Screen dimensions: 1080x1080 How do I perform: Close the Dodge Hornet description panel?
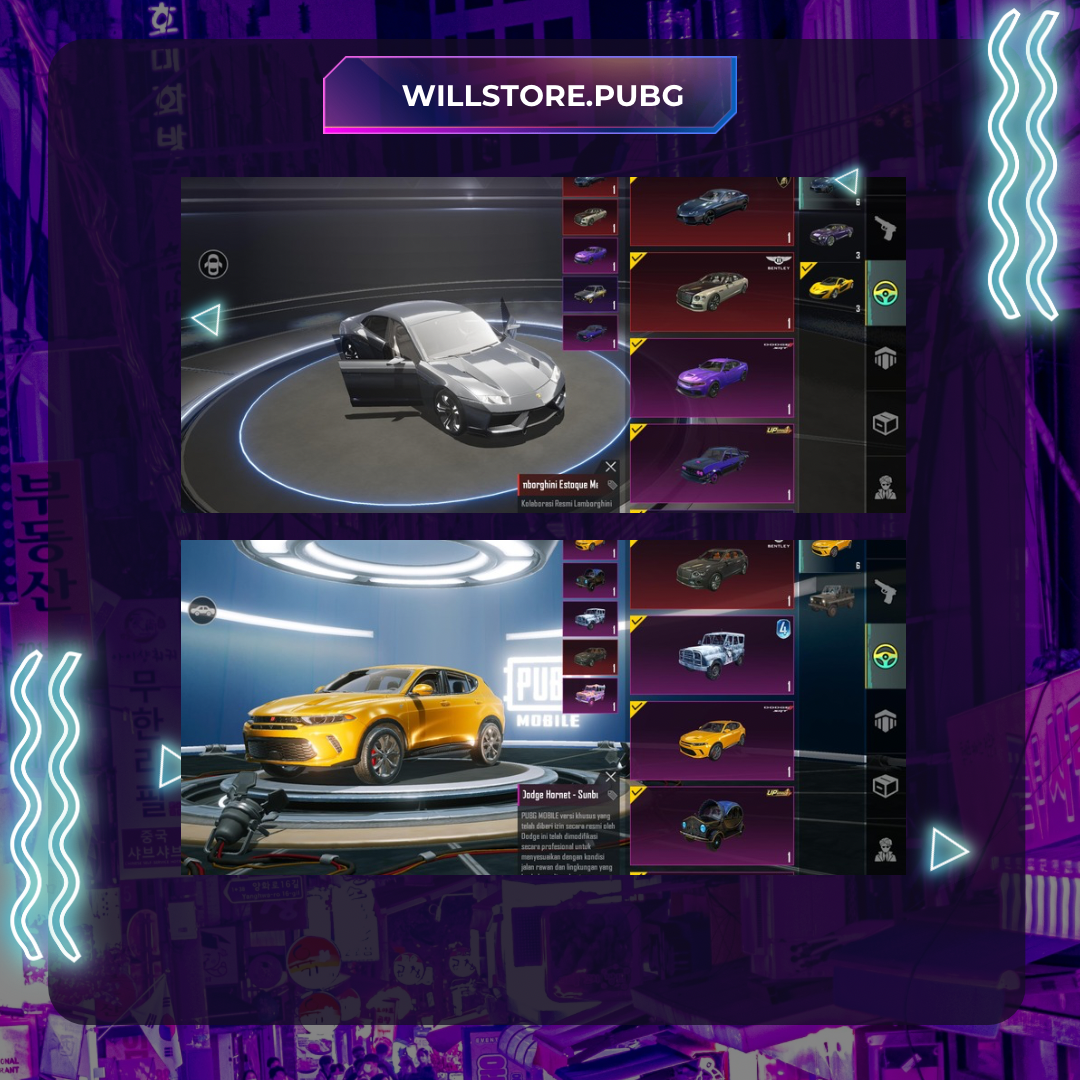[x=611, y=776]
